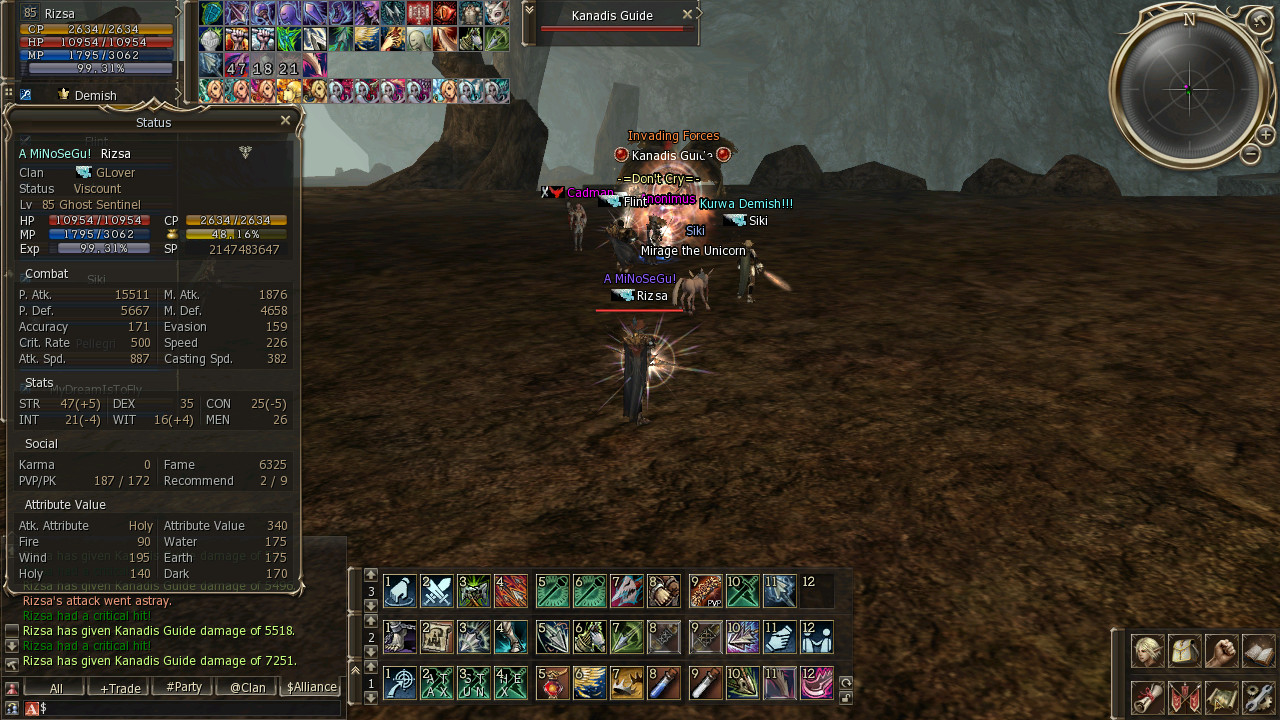The width and height of the screenshot is (1280, 720).
Task: Open the actions menu with the fist icon
Action: (1221, 651)
